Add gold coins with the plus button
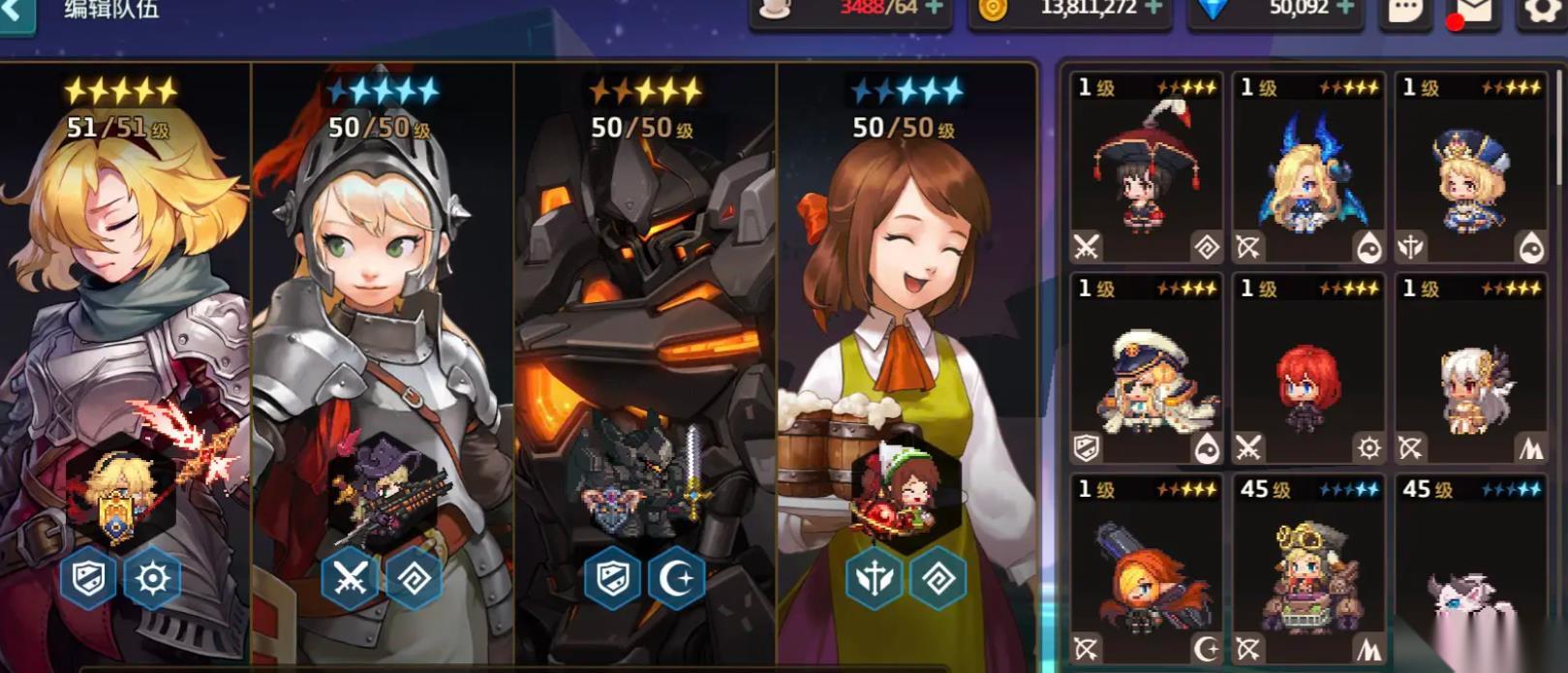Image resolution: width=1568 pixels, height=673 pixels. click(1153, 9)
